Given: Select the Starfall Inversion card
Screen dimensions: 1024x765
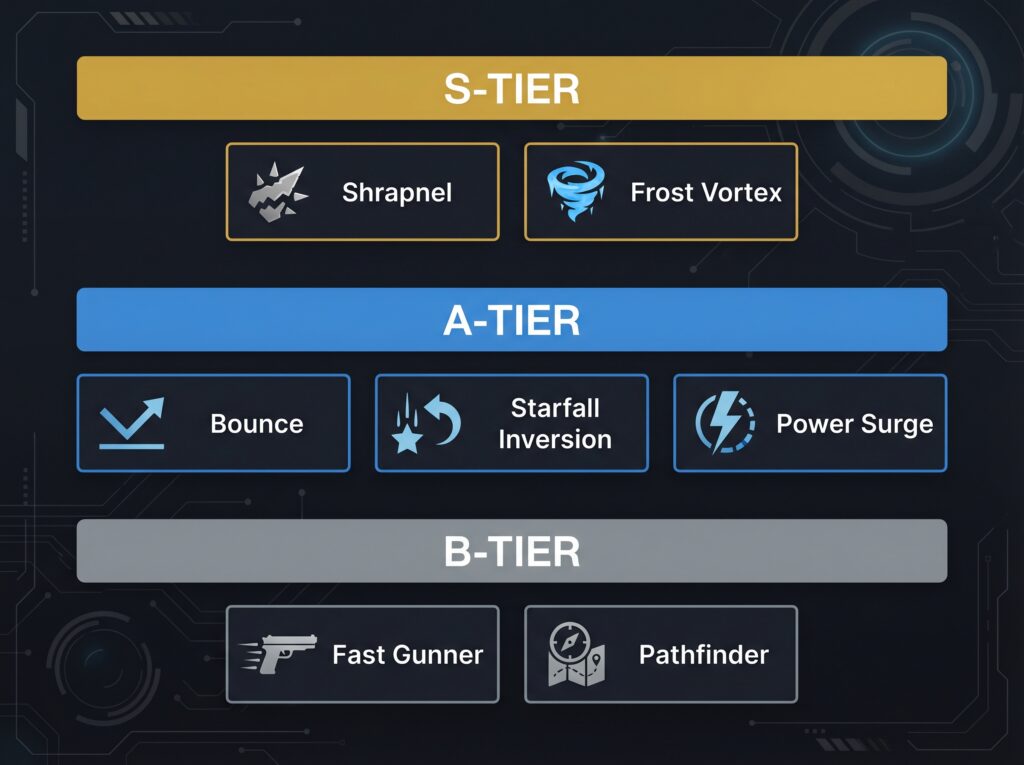Looking at the screenshot, I should pyautogui.click(x=511, y=423).
